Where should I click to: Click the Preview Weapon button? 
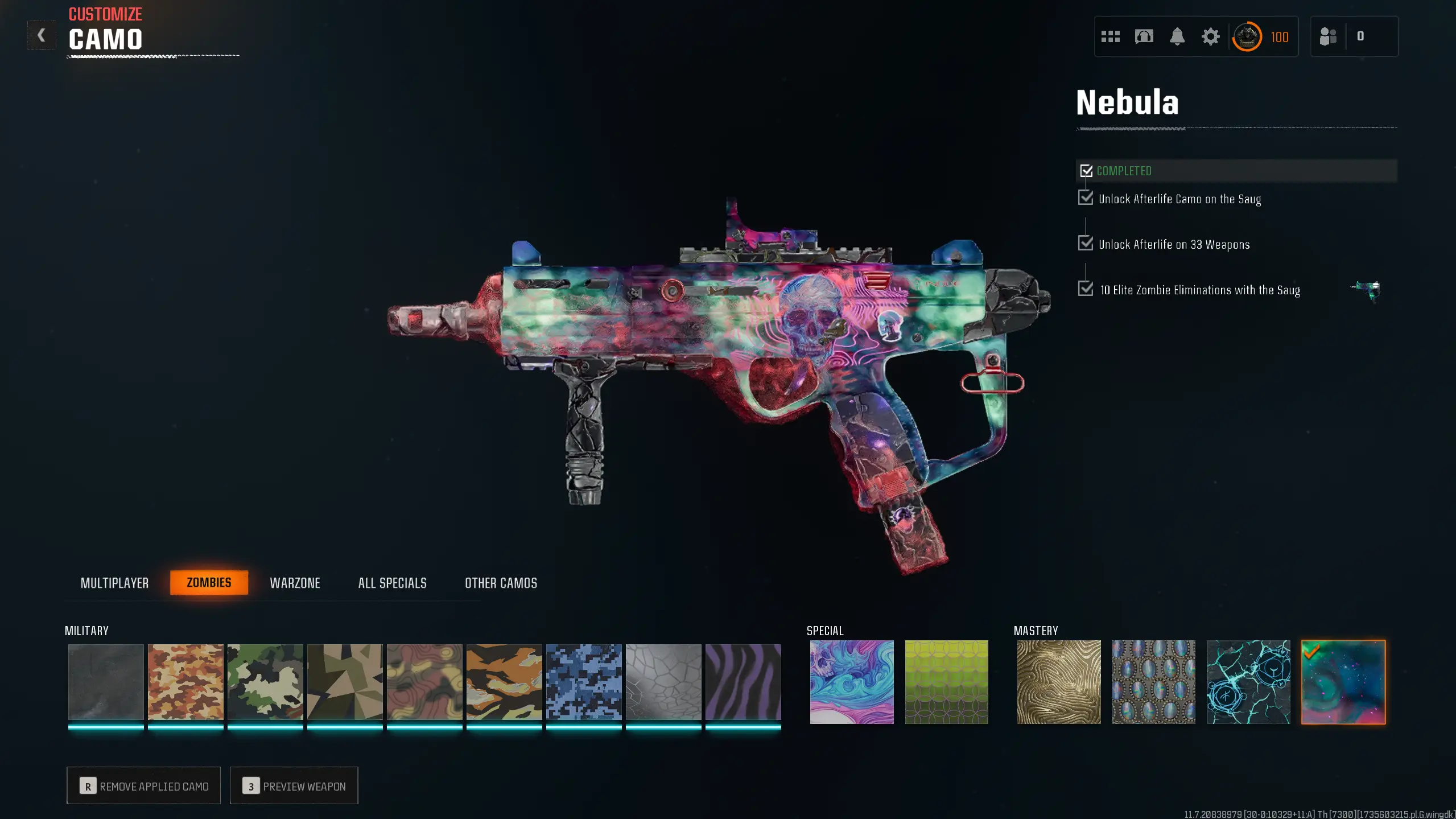294,785
